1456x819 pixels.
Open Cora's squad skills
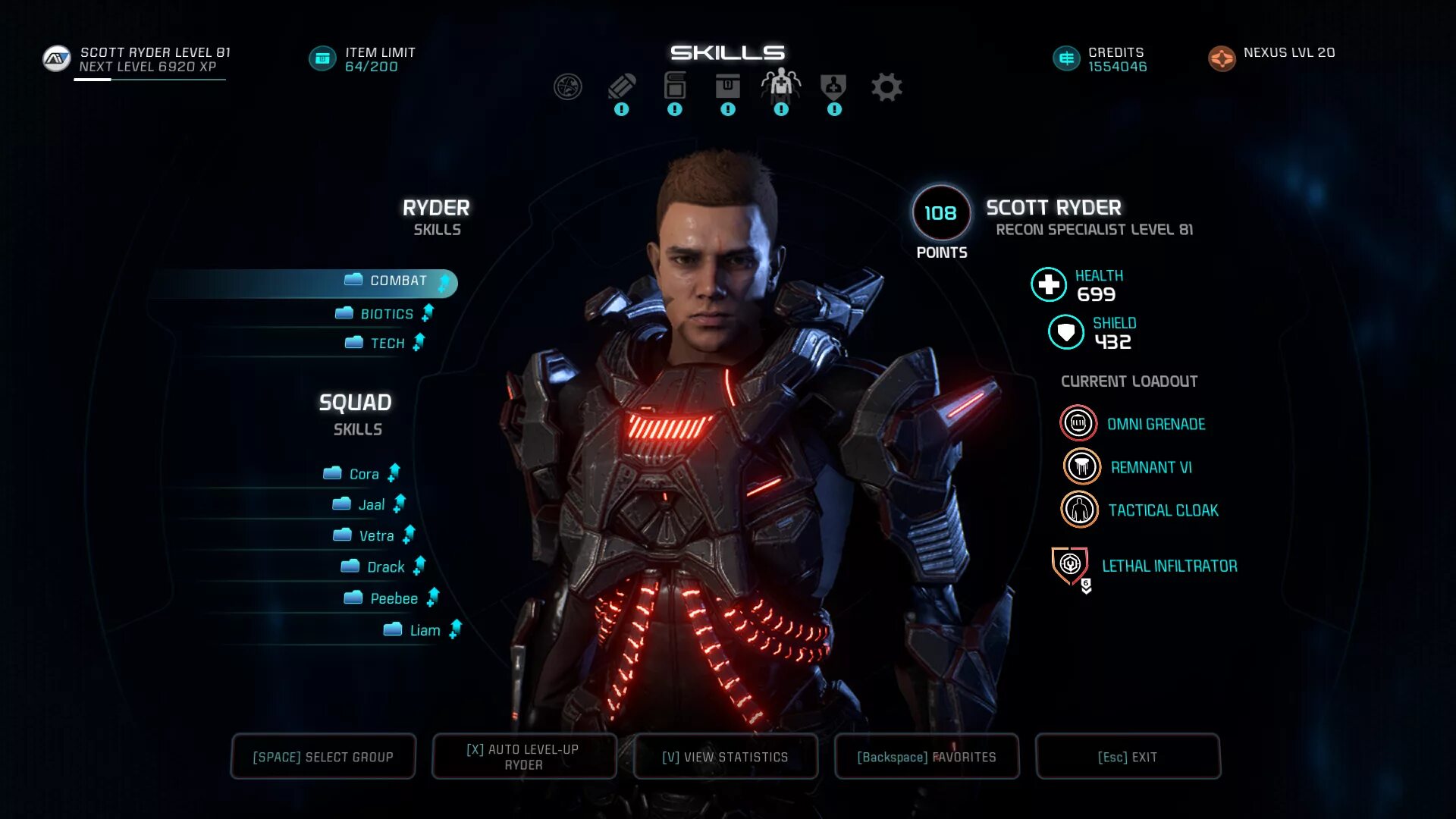(x=363, y=475)
